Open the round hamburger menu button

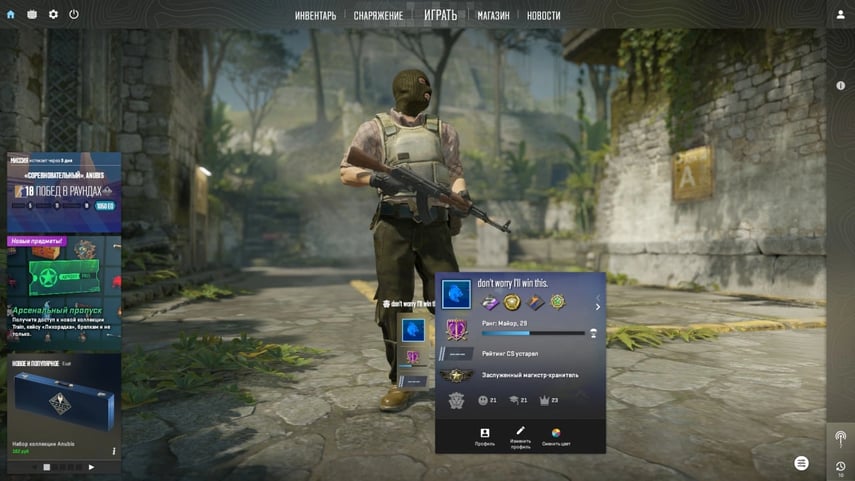click(801, 463)
